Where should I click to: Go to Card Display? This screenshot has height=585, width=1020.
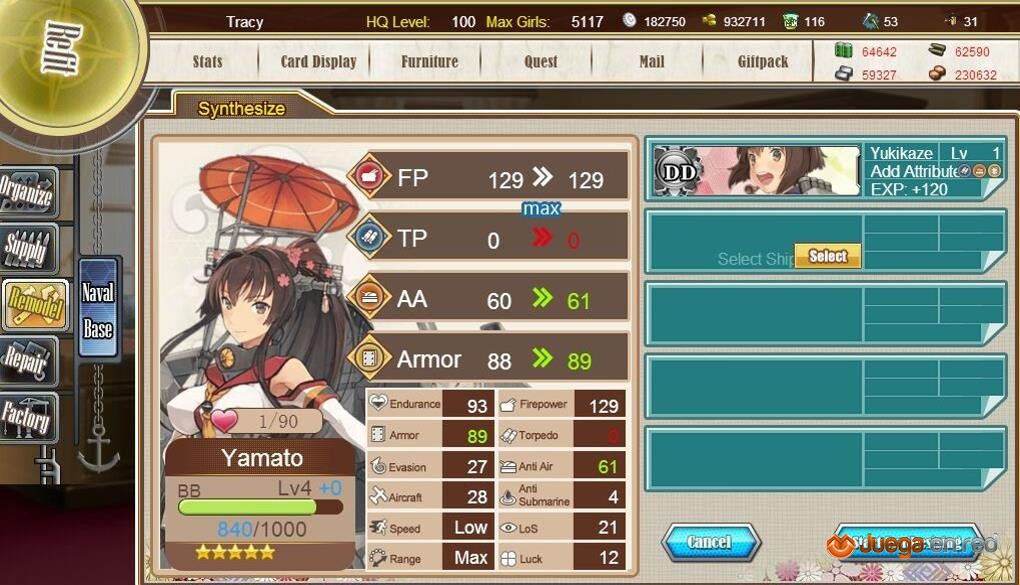pyautogui.click(x=318, y=61)
